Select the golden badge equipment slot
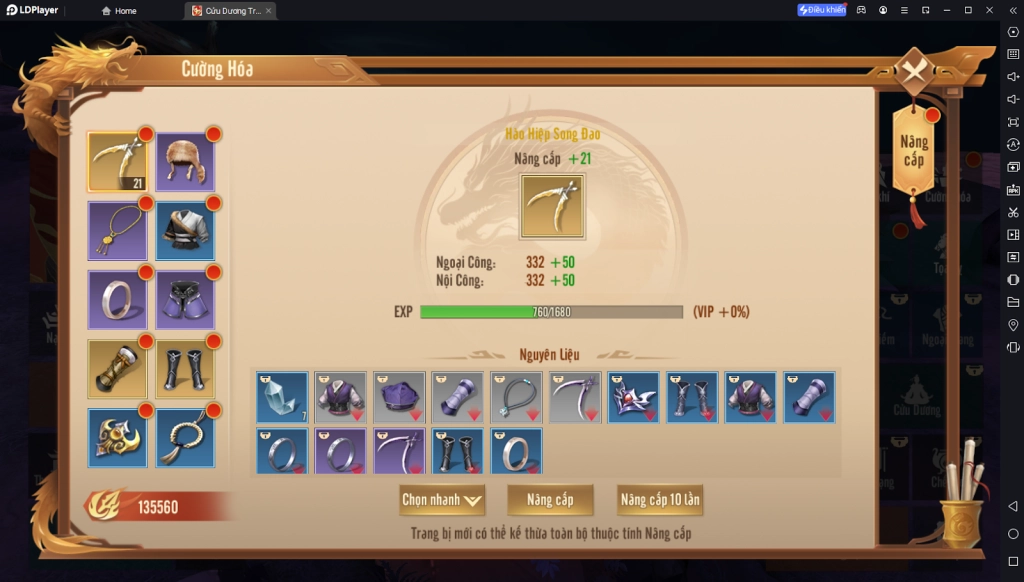 click(117, 437)
